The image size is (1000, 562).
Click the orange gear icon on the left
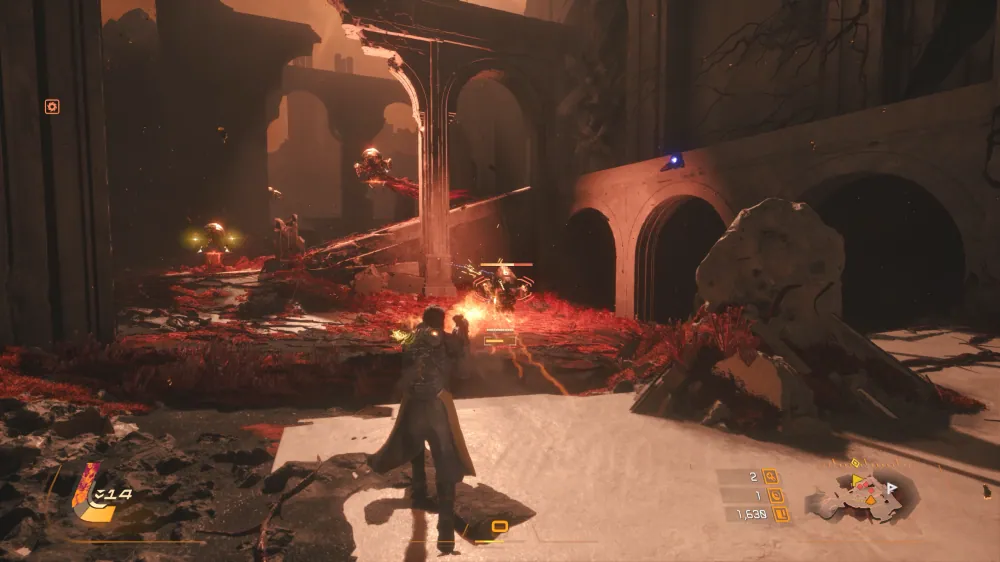[x=52, y=107]
